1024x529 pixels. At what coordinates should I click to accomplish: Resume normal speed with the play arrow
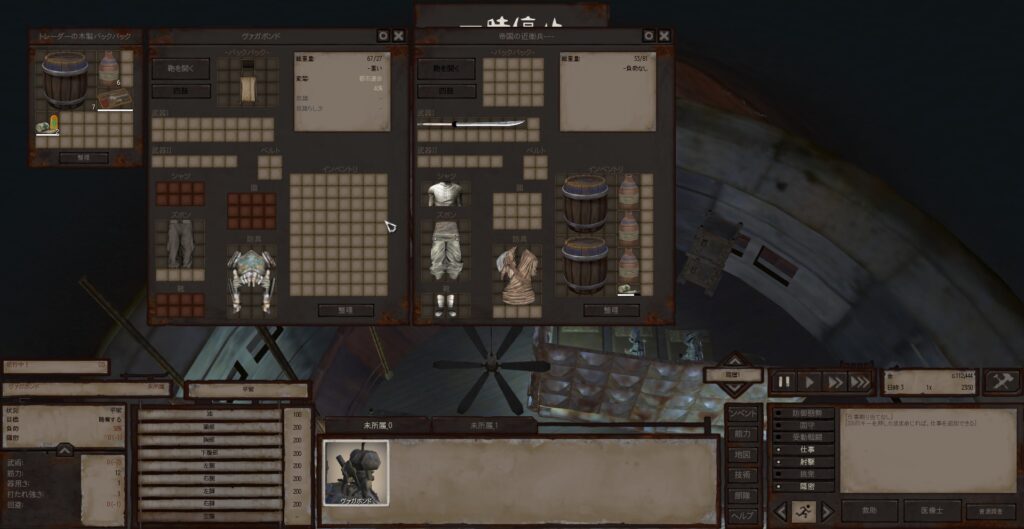[x=809, y=382]
